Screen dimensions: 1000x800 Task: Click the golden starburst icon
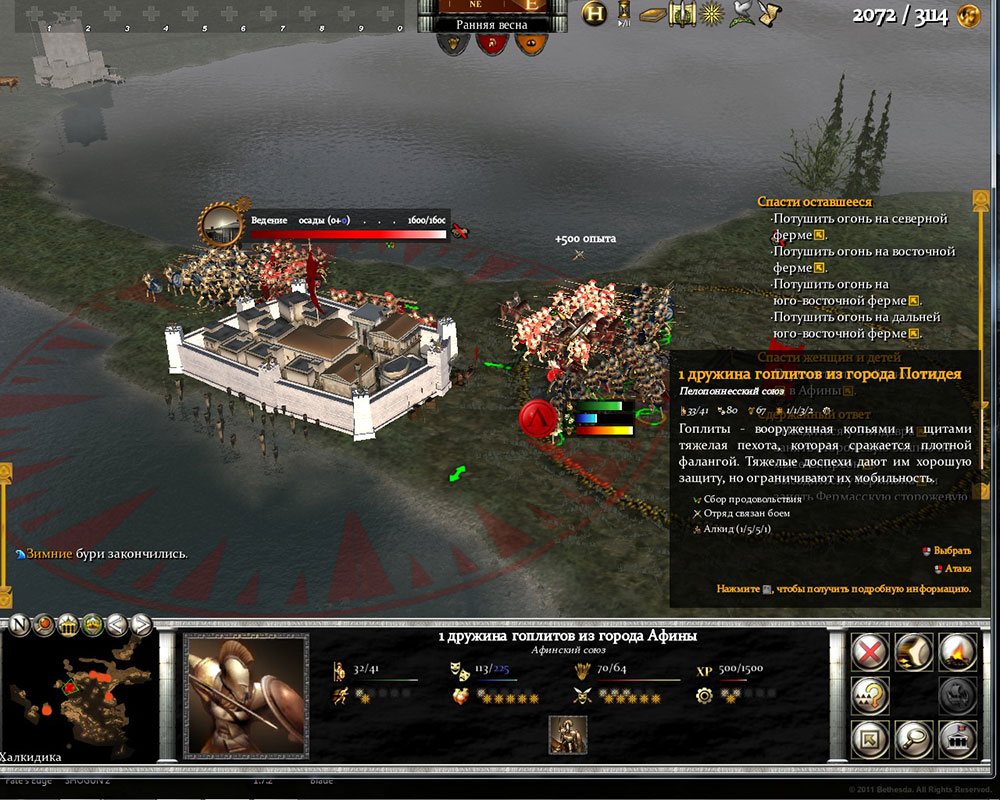click(712, 14)
